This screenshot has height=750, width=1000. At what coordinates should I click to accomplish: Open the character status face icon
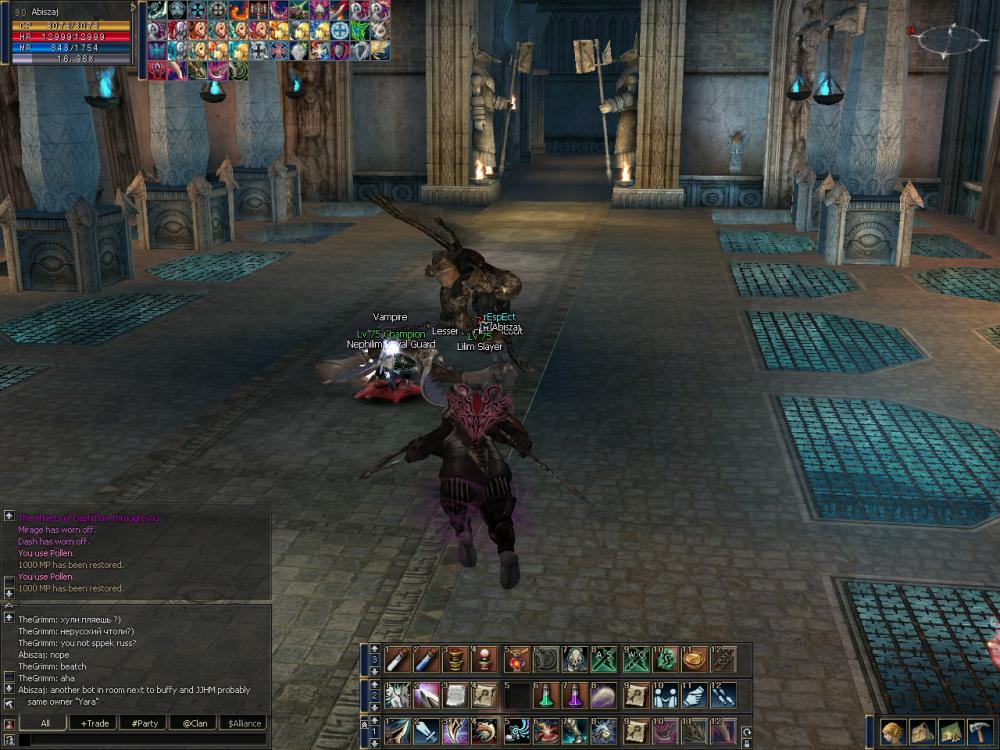pyautogui.click(x=893, y=731)
